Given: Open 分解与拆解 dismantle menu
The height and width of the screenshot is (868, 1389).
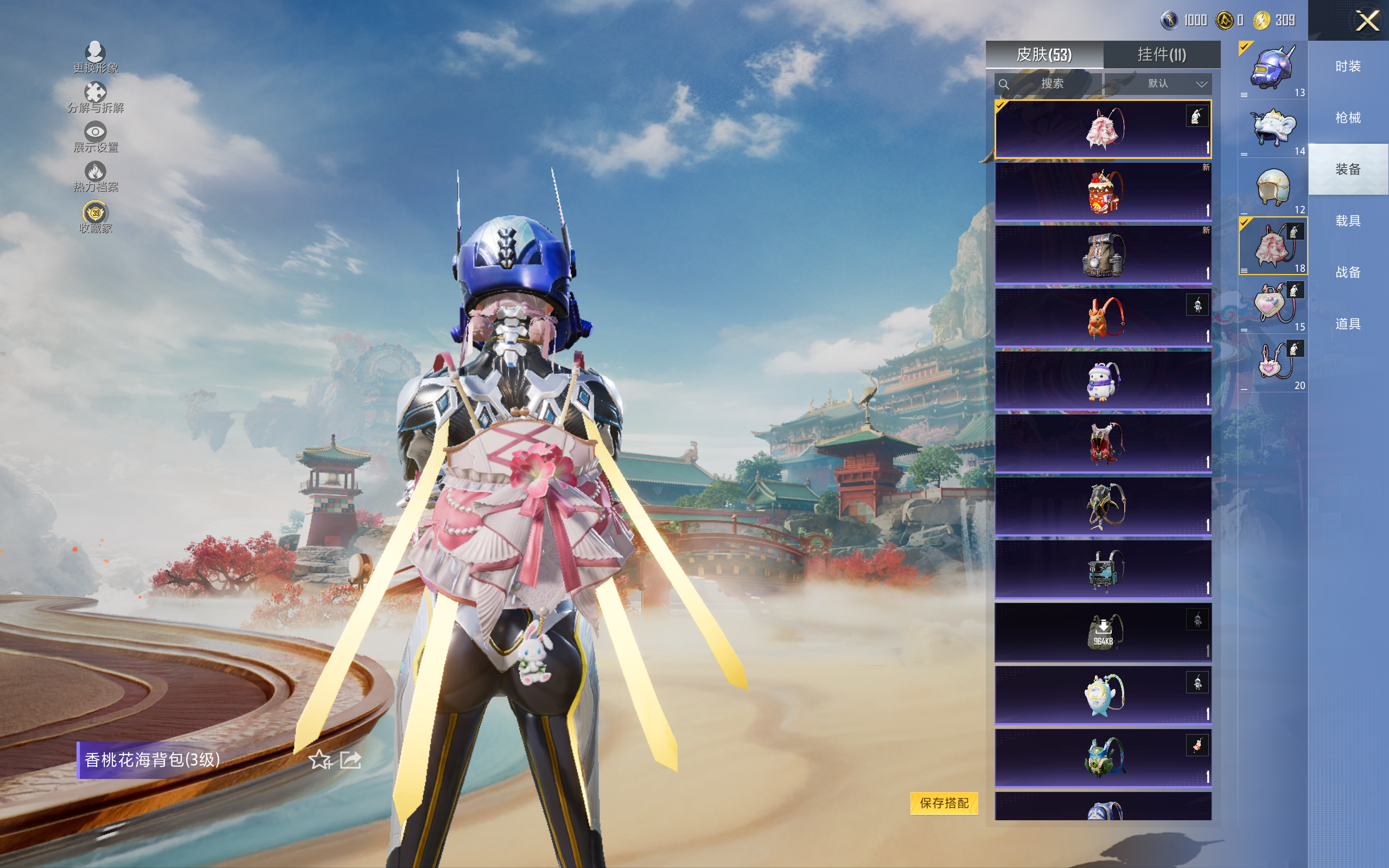Looking at the screenshot, I should pos(95,97).
